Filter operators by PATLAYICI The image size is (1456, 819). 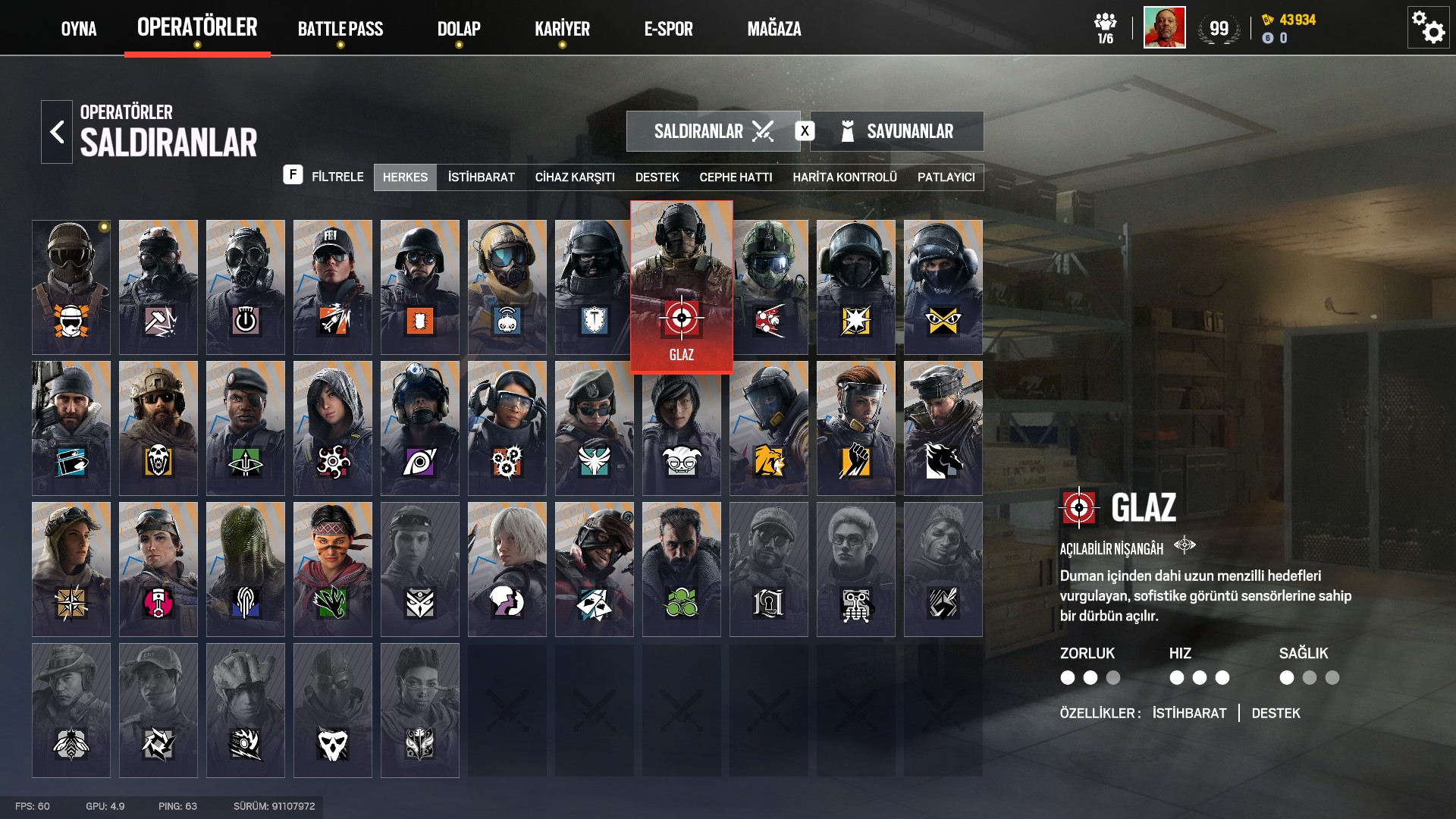946,177
